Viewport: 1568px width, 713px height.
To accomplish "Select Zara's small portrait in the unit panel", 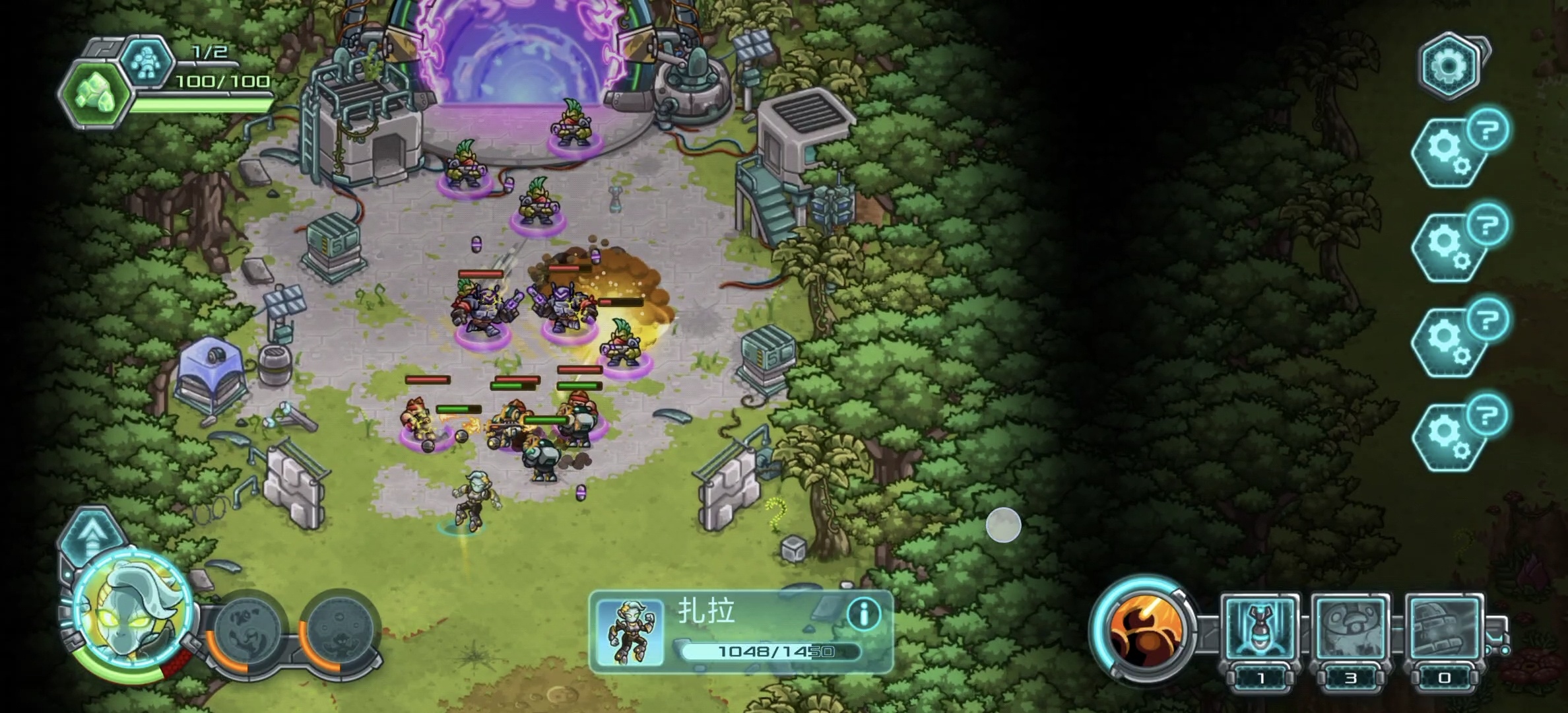I will (630, 632).
